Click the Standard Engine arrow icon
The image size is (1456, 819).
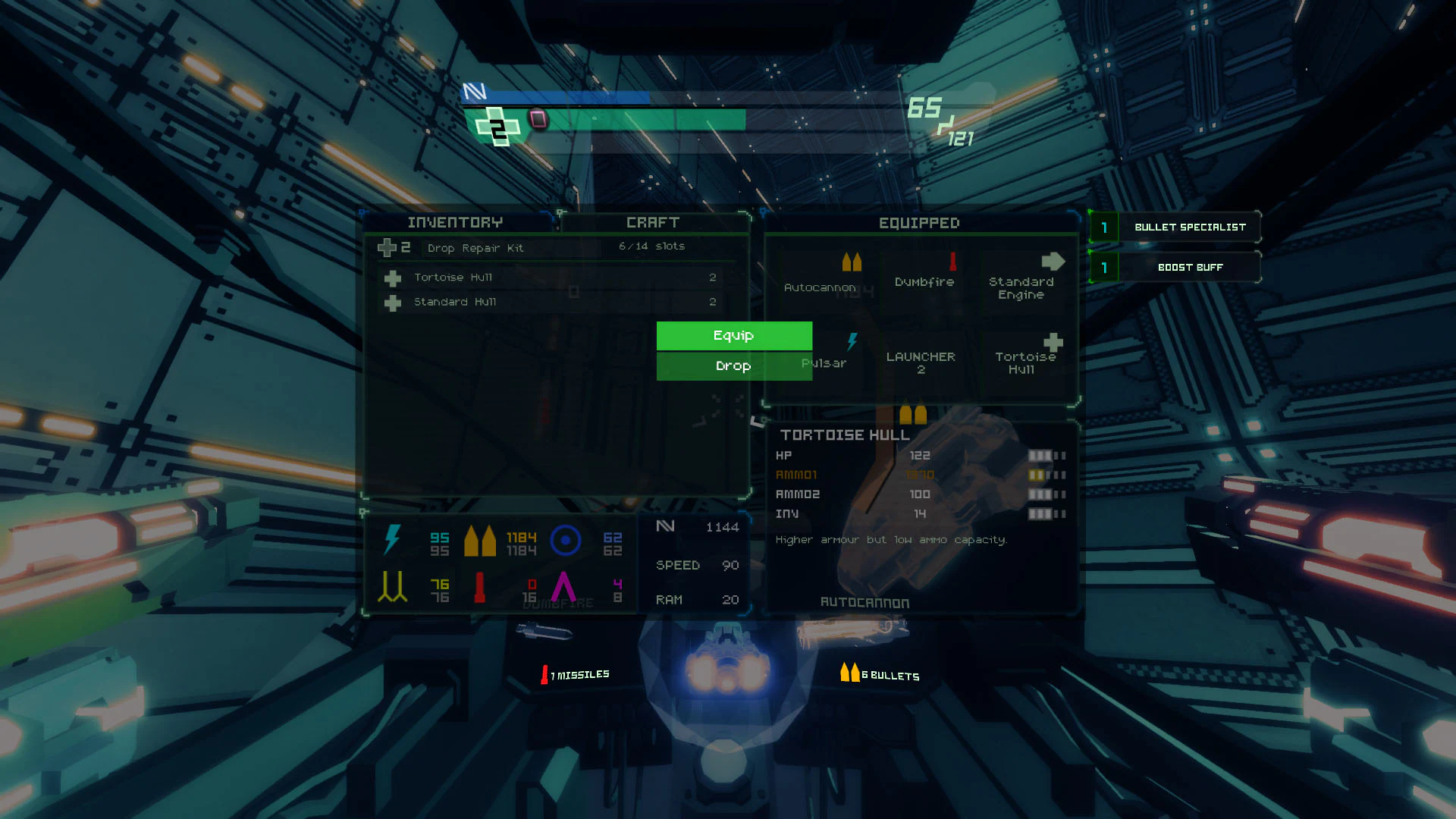click(1053, 261)
